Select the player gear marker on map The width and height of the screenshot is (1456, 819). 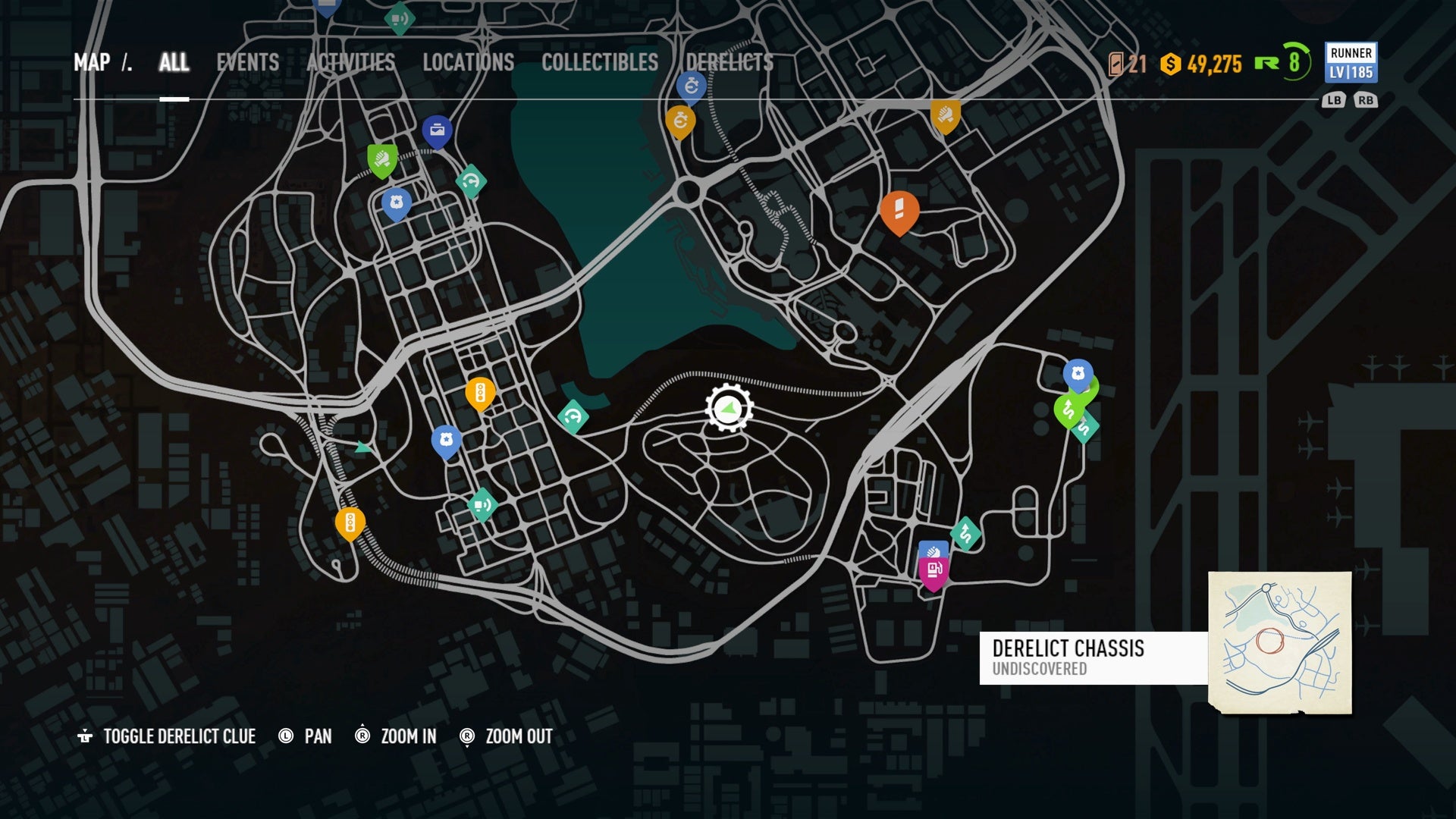[x=729, y=408]
